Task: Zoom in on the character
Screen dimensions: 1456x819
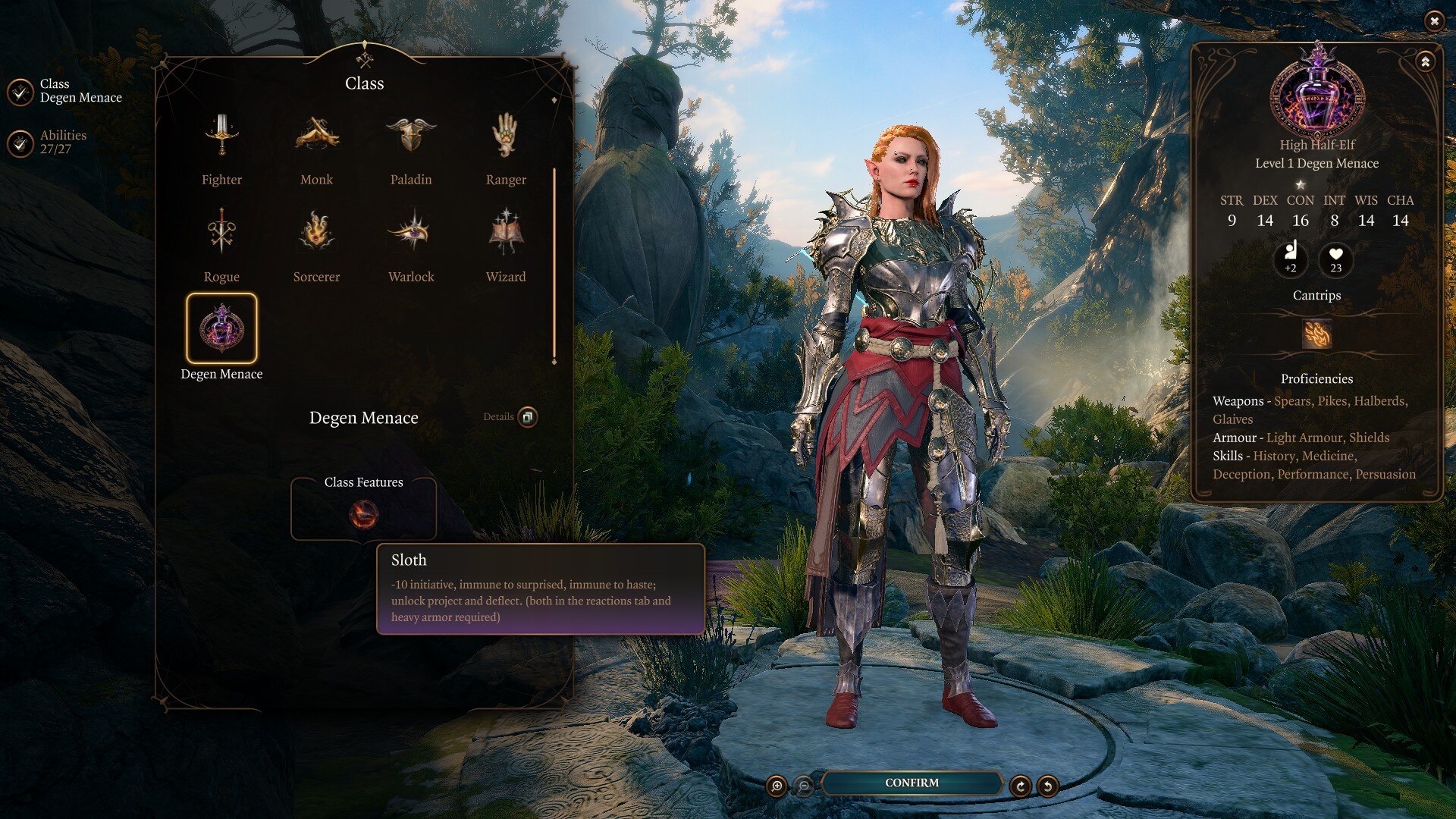Action: (x=777, y=786)
